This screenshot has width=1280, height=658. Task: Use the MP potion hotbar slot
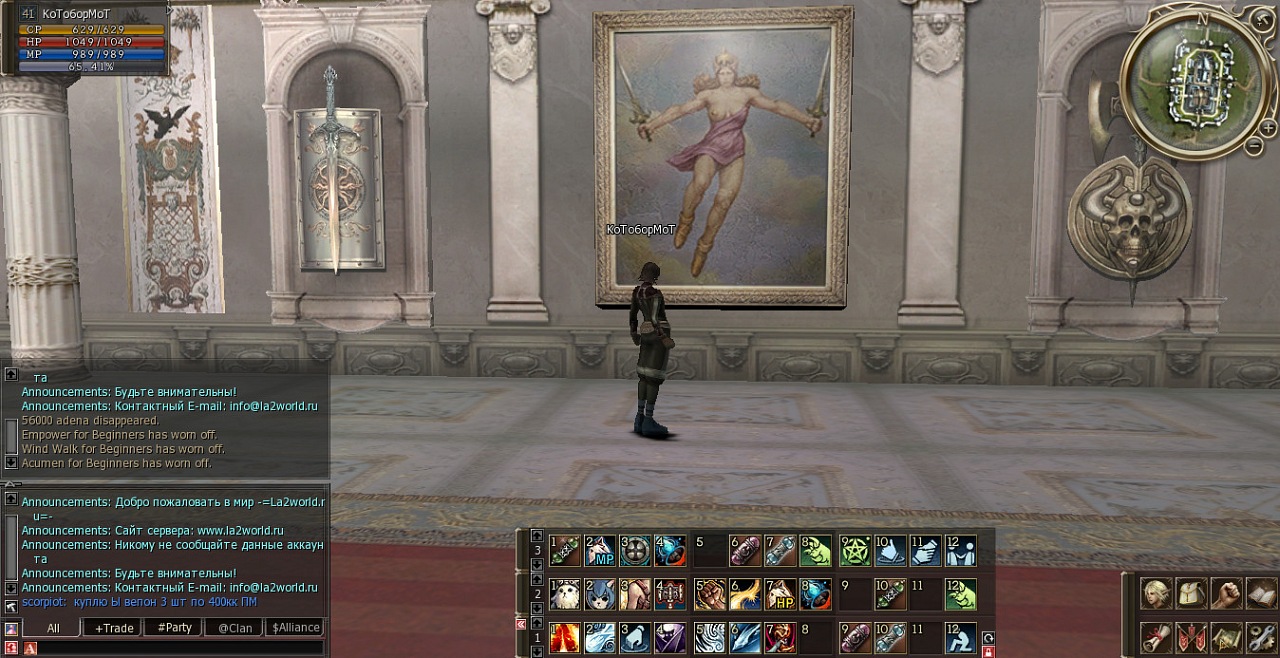600,550
